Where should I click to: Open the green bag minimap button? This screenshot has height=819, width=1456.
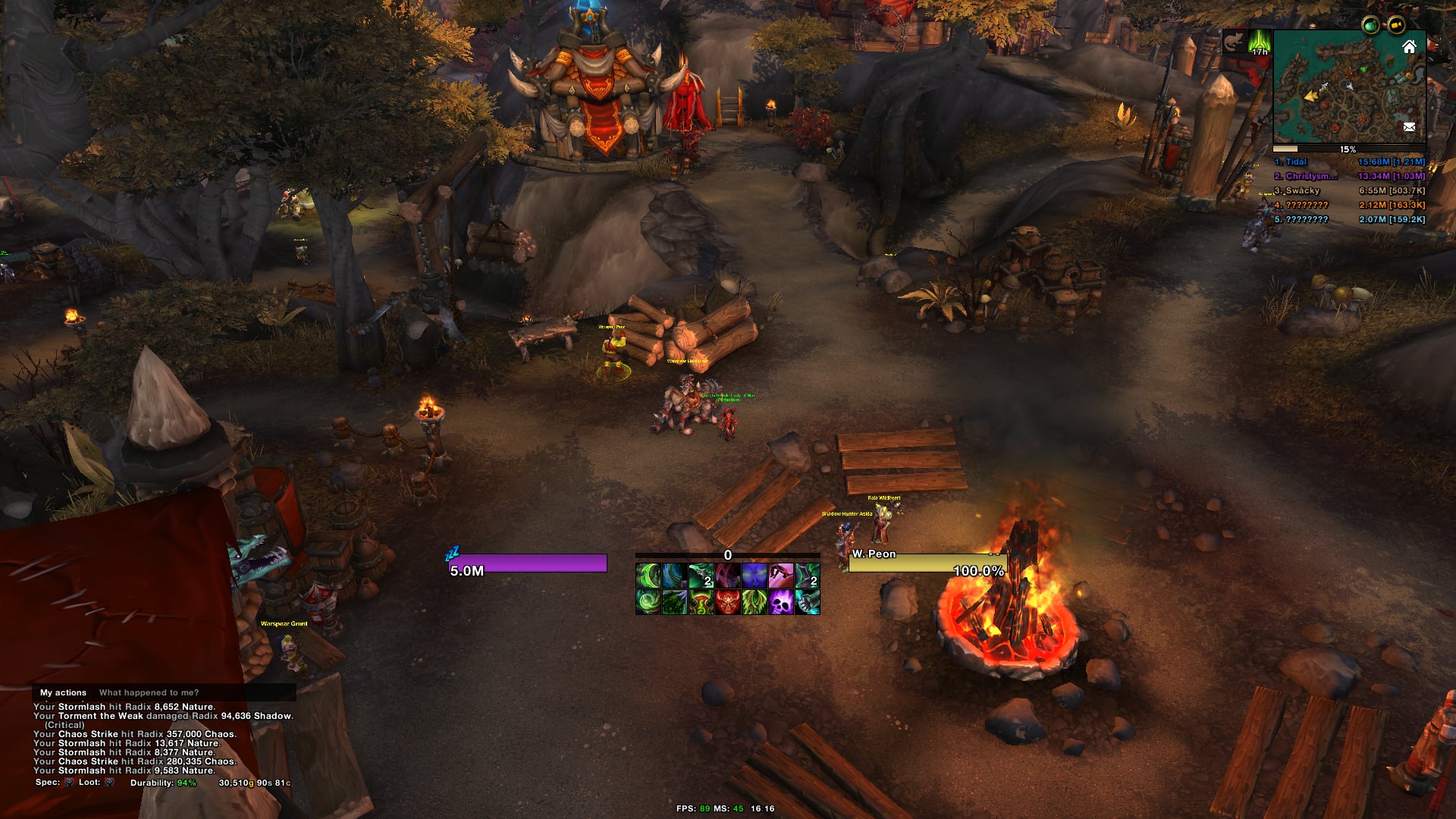1370,26
